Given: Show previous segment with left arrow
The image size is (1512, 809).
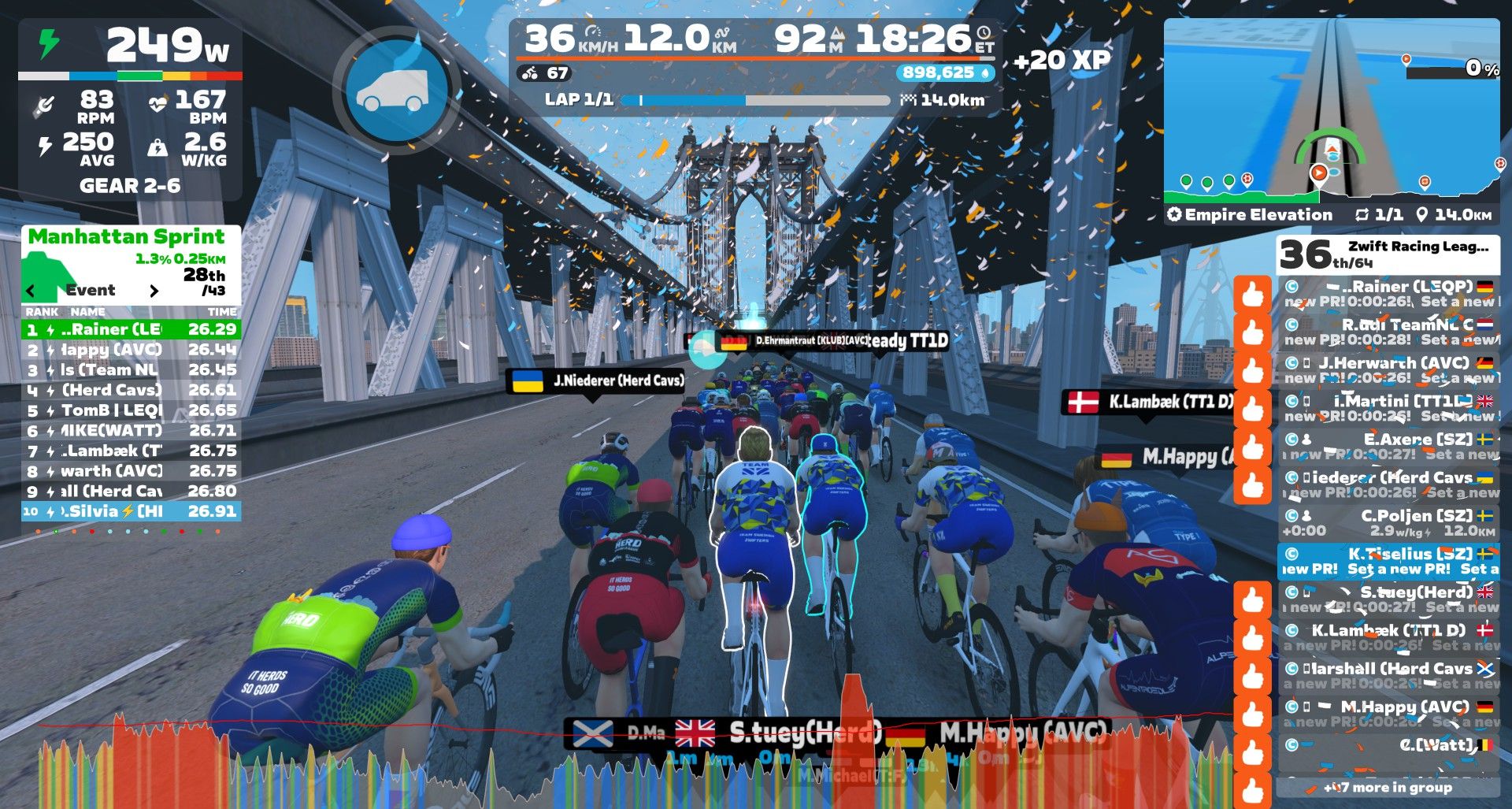Looking at the screenshot, I should point(31,291).
